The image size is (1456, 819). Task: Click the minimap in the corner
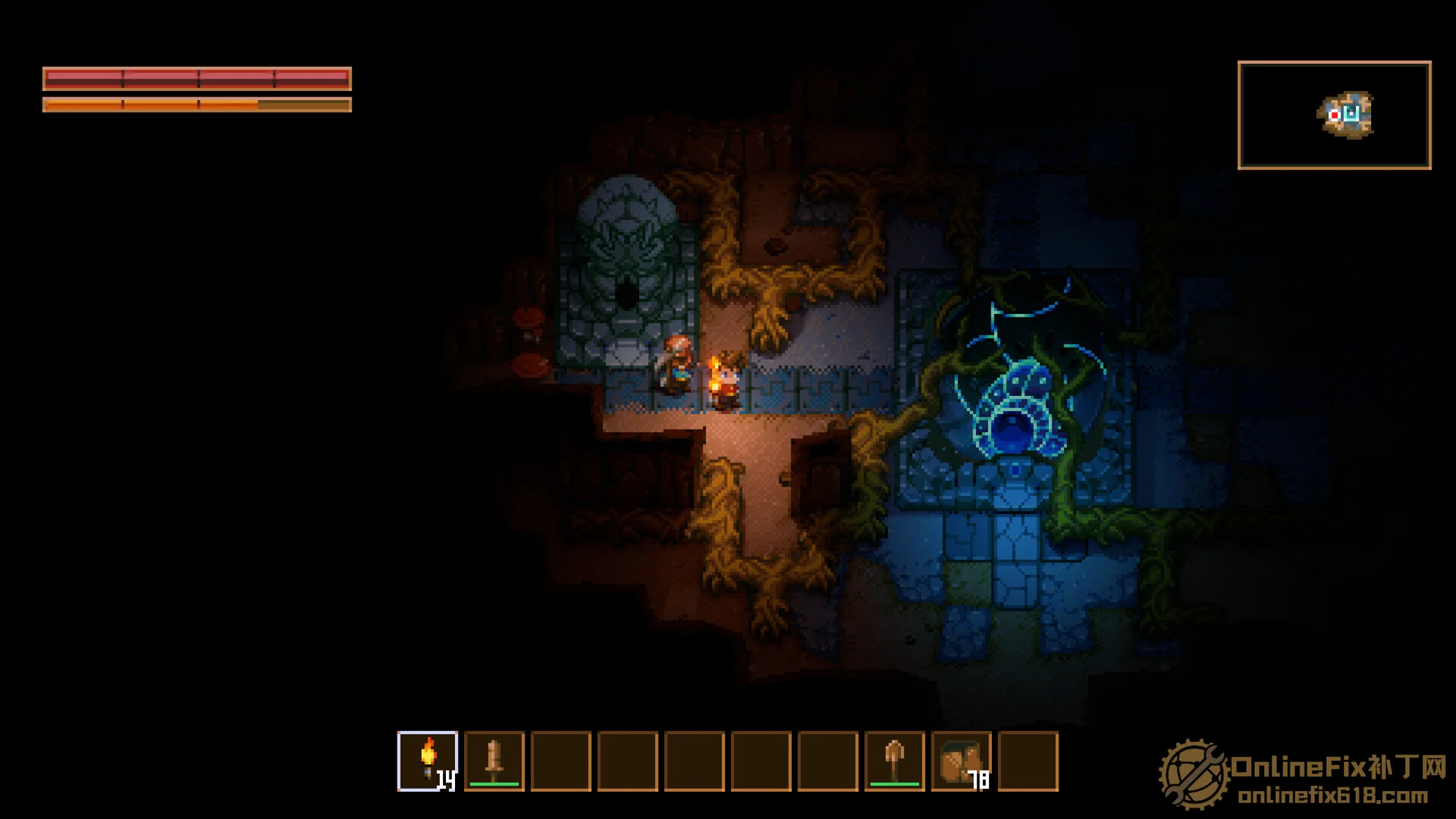pyautogui.click(x=1334, y=115)
